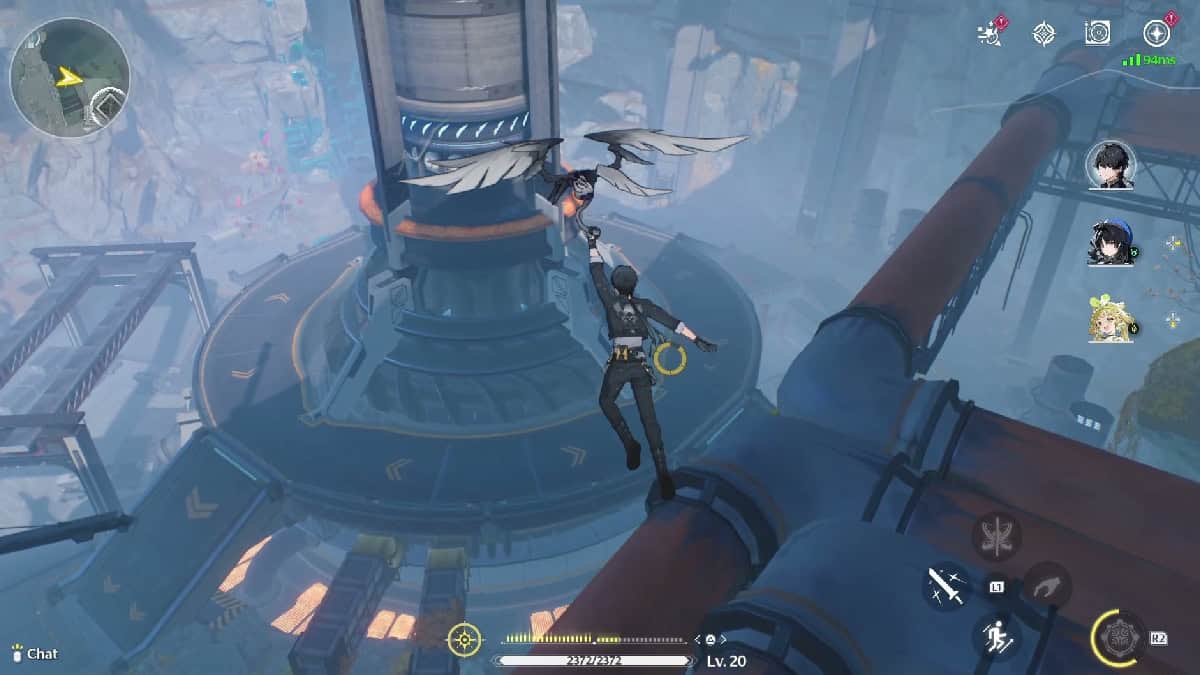Open the square disc icon in top bar

(1097, 33)
